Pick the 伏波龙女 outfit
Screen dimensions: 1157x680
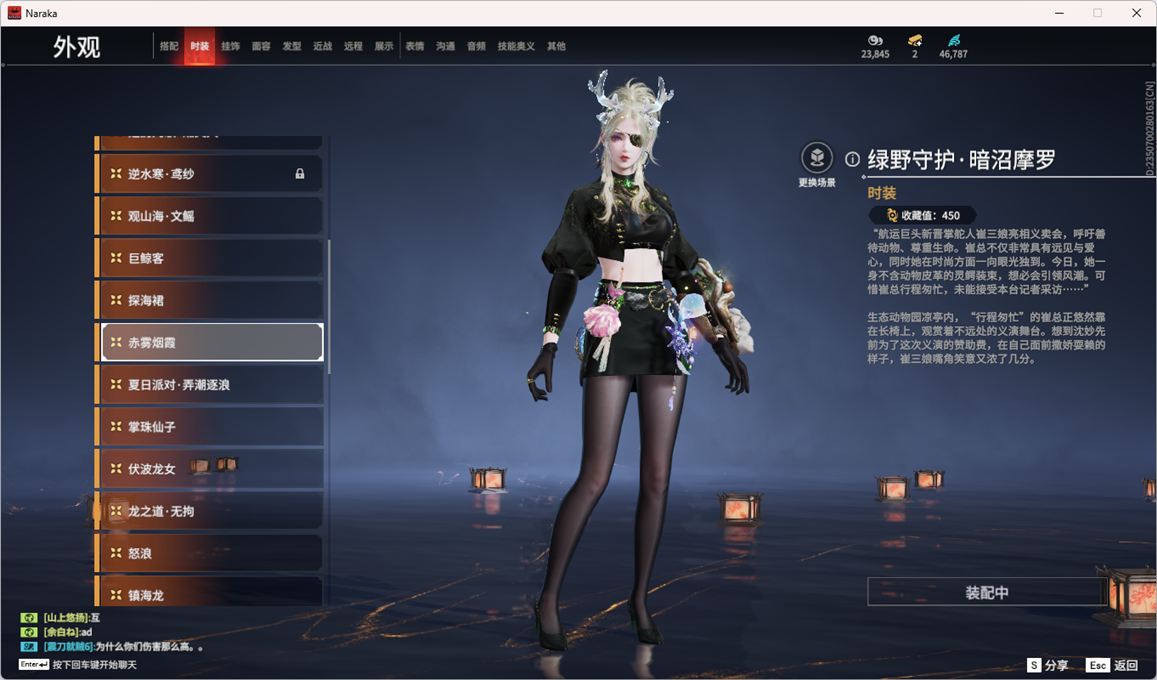211,468
